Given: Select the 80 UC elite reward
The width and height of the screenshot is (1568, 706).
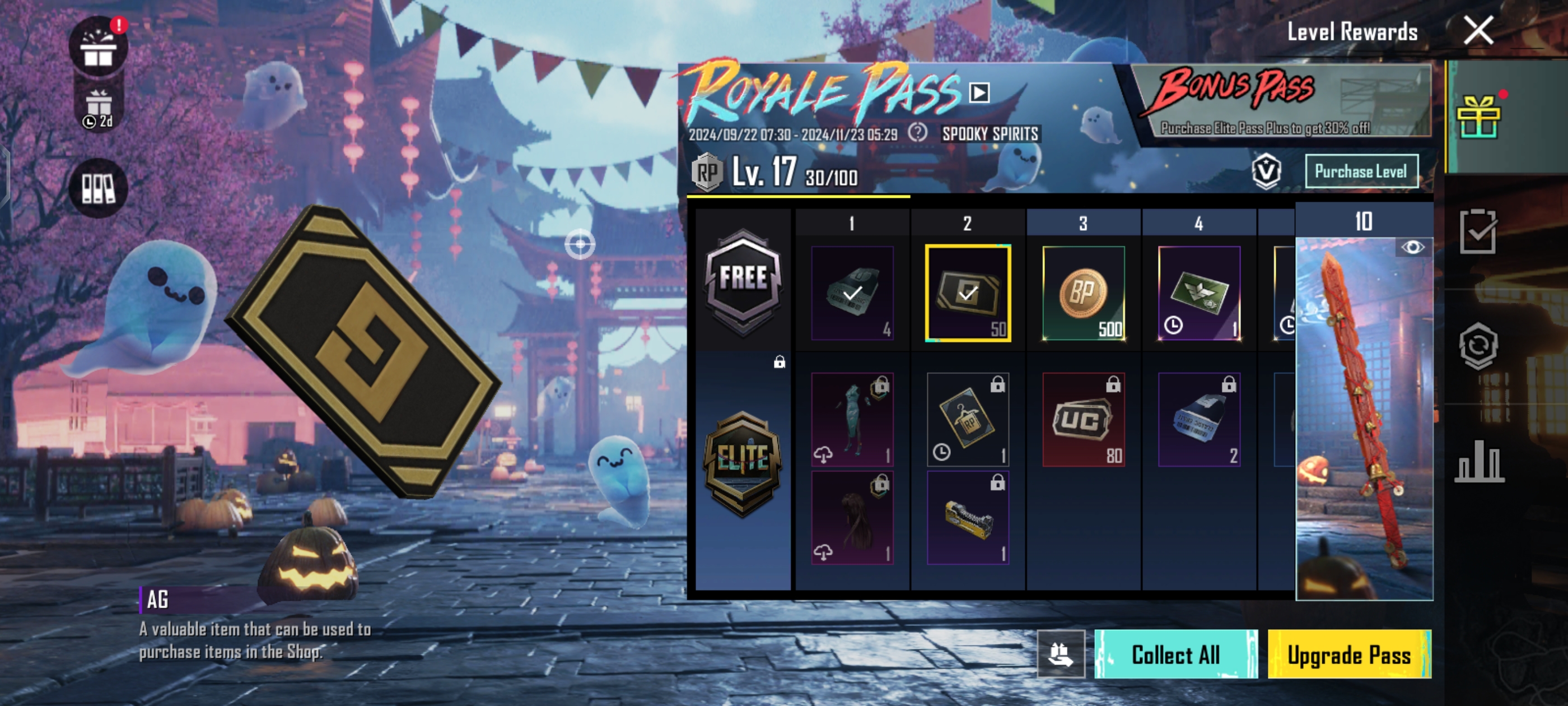Looking at the screenshot, I should click(1084, 420).
